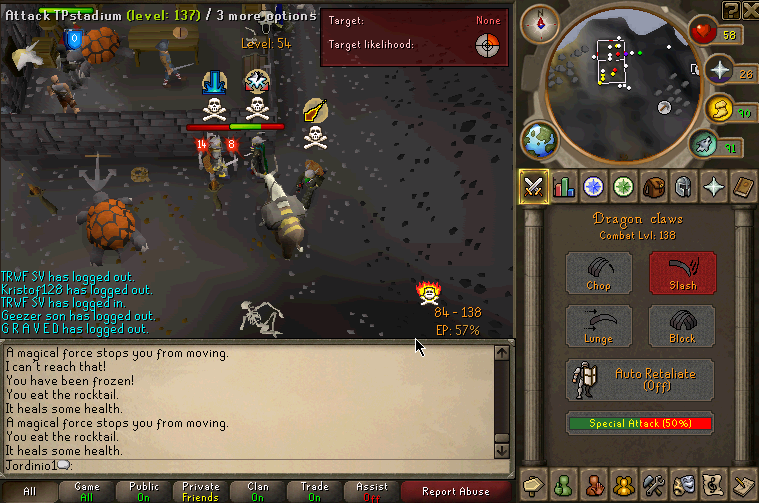Click the compass to face north

[x=542, y=21]
